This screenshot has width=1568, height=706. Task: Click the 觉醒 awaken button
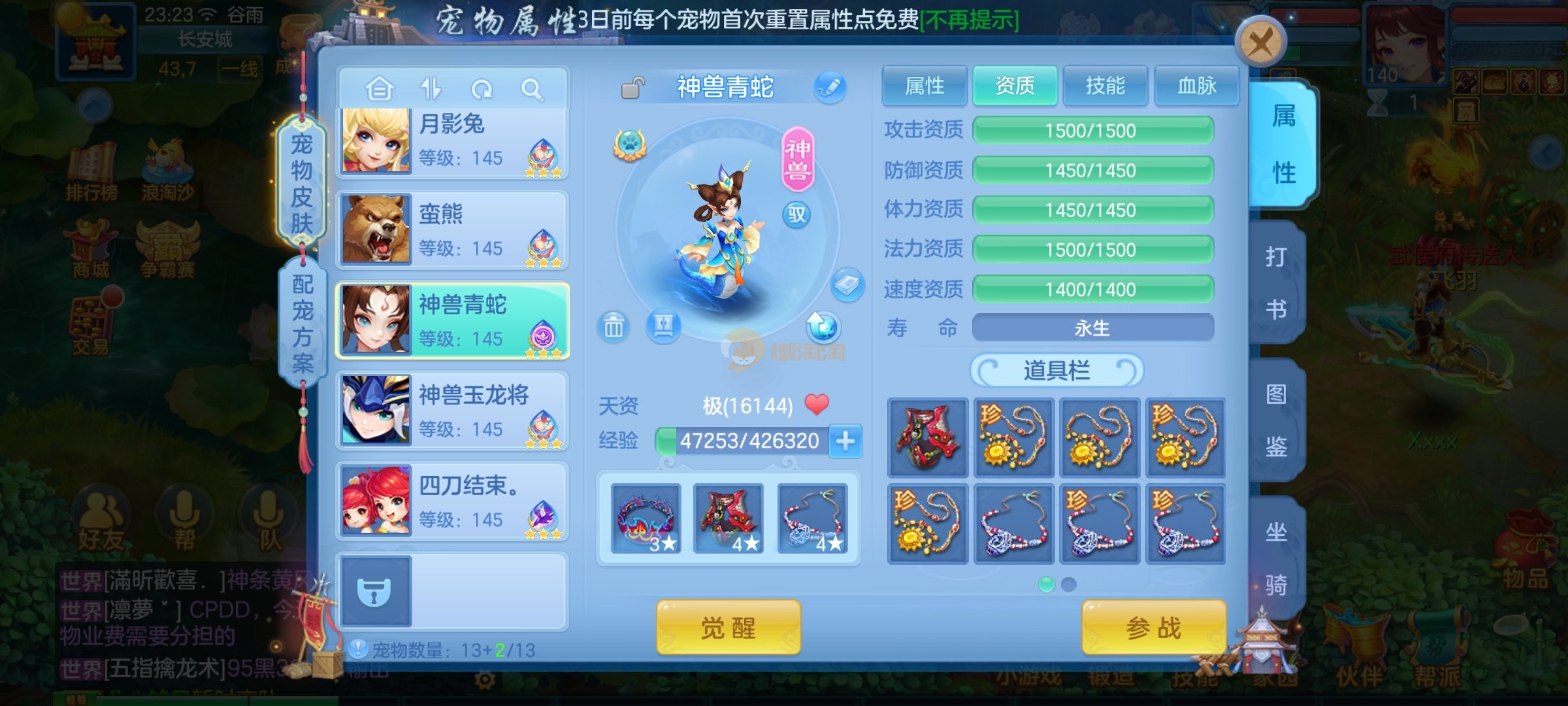click(x=728, y=628)
